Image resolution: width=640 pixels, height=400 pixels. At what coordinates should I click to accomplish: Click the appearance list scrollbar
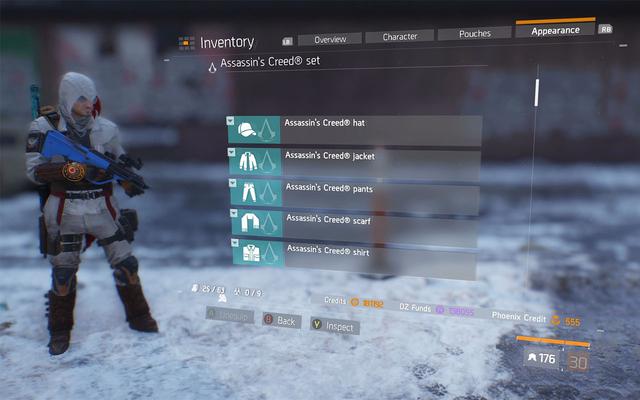537,93
